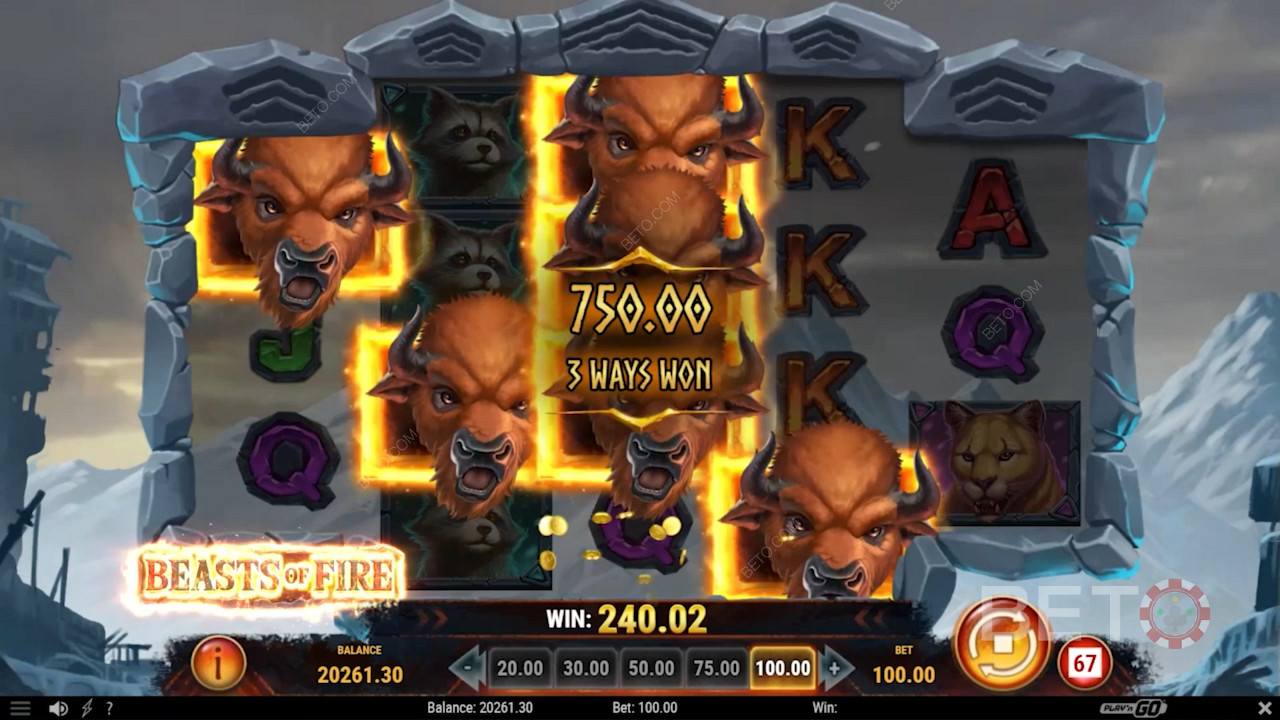Image resolution: width=1280 pixels, height=720 pixels.
Task: Toggle fast play lightning bolt icon
Action: [x=87, y=708]
